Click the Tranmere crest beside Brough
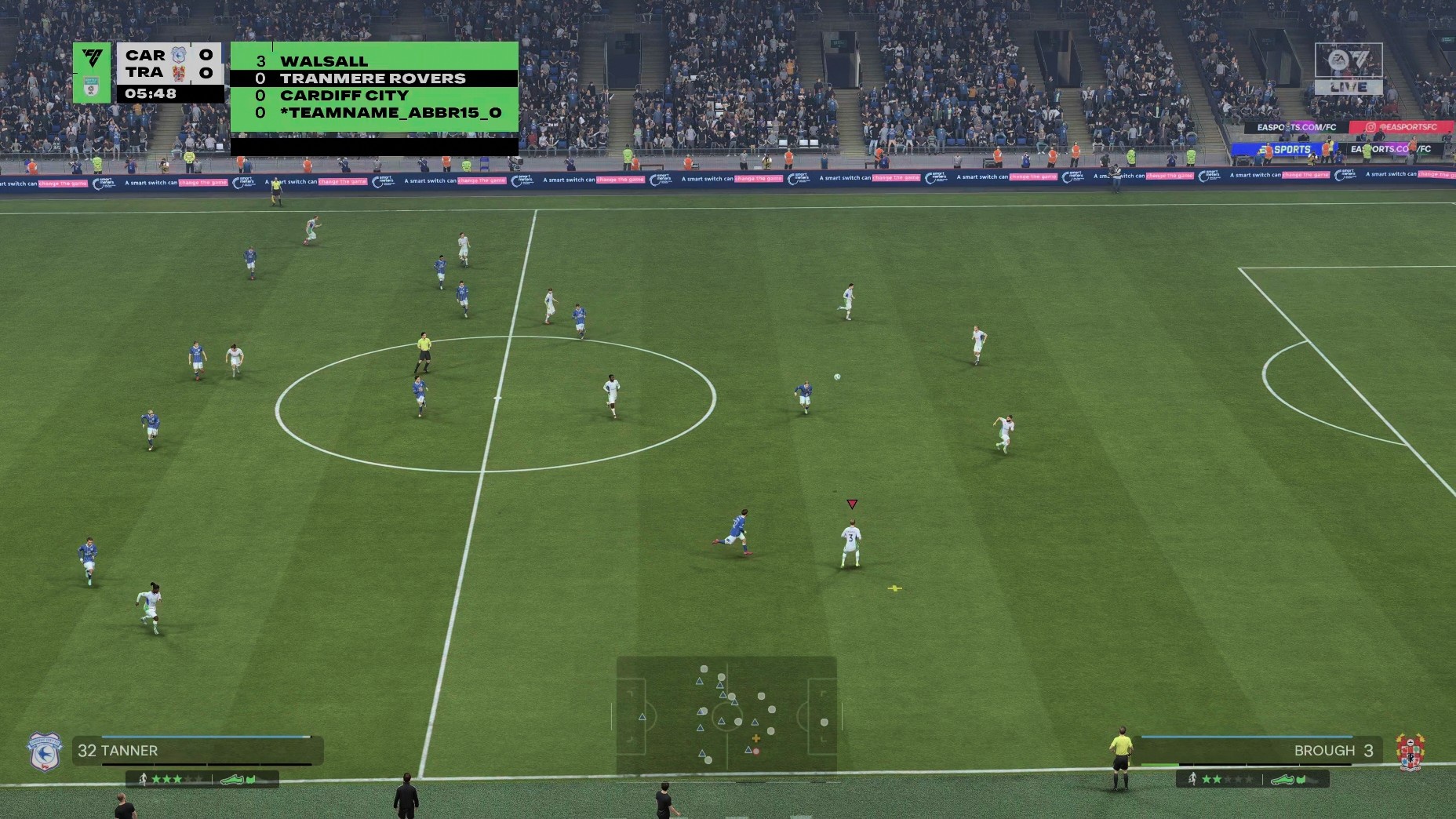Viewport: 1456px width, 819px height. (x=1410, y=752)
